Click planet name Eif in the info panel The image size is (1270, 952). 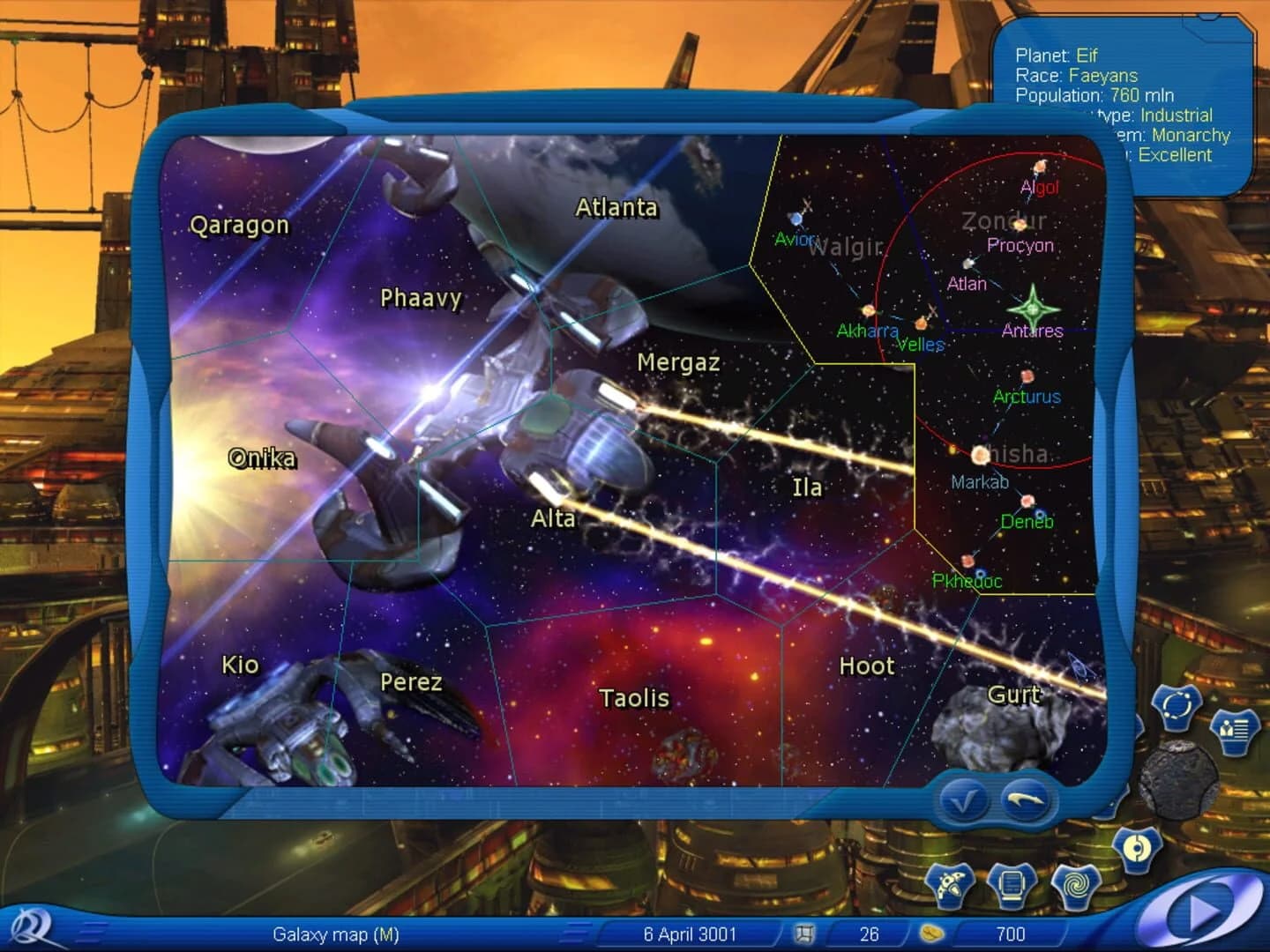tap(1086, 55)
